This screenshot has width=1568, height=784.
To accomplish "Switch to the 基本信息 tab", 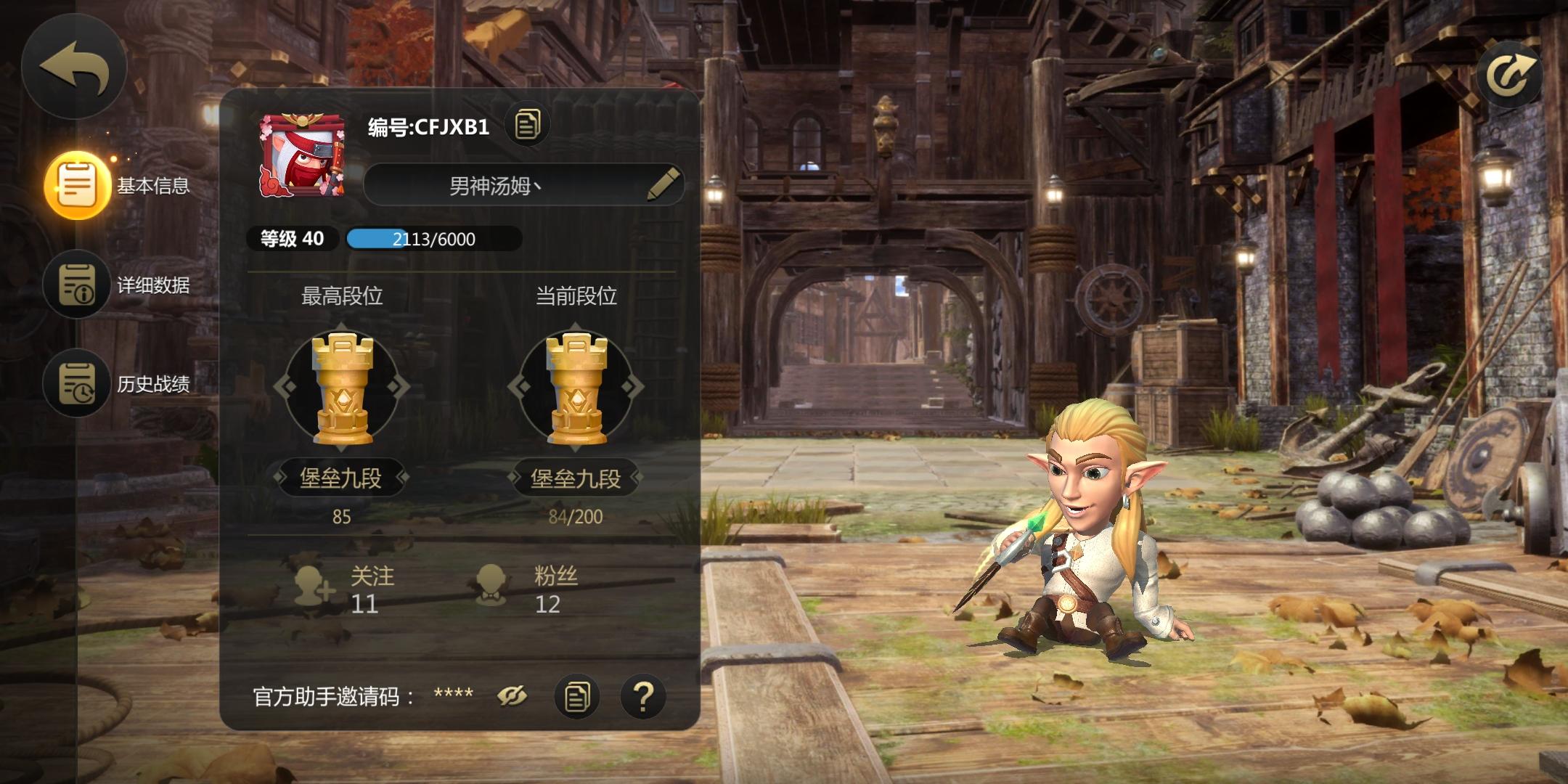I will click(78, 185).
